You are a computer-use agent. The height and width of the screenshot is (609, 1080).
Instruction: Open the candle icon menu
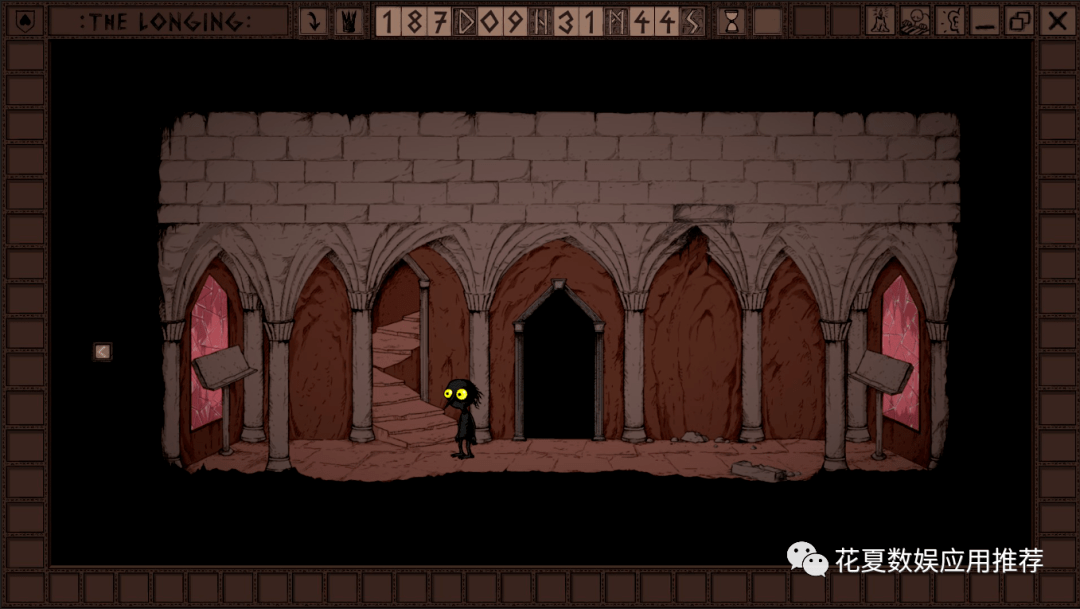pos(880,21)
